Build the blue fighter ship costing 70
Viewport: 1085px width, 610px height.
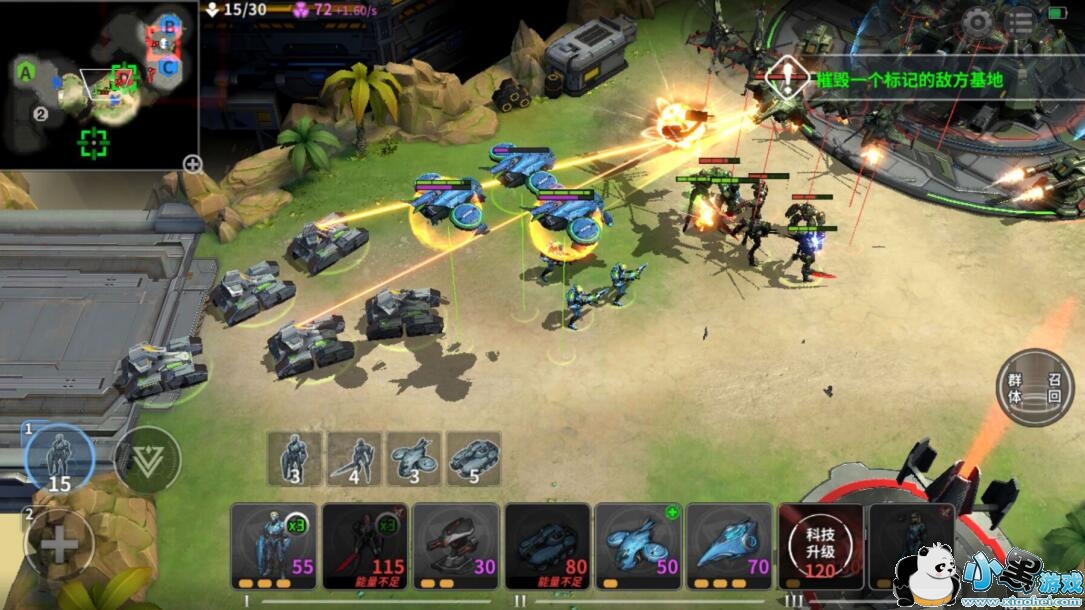pos(729,546)
